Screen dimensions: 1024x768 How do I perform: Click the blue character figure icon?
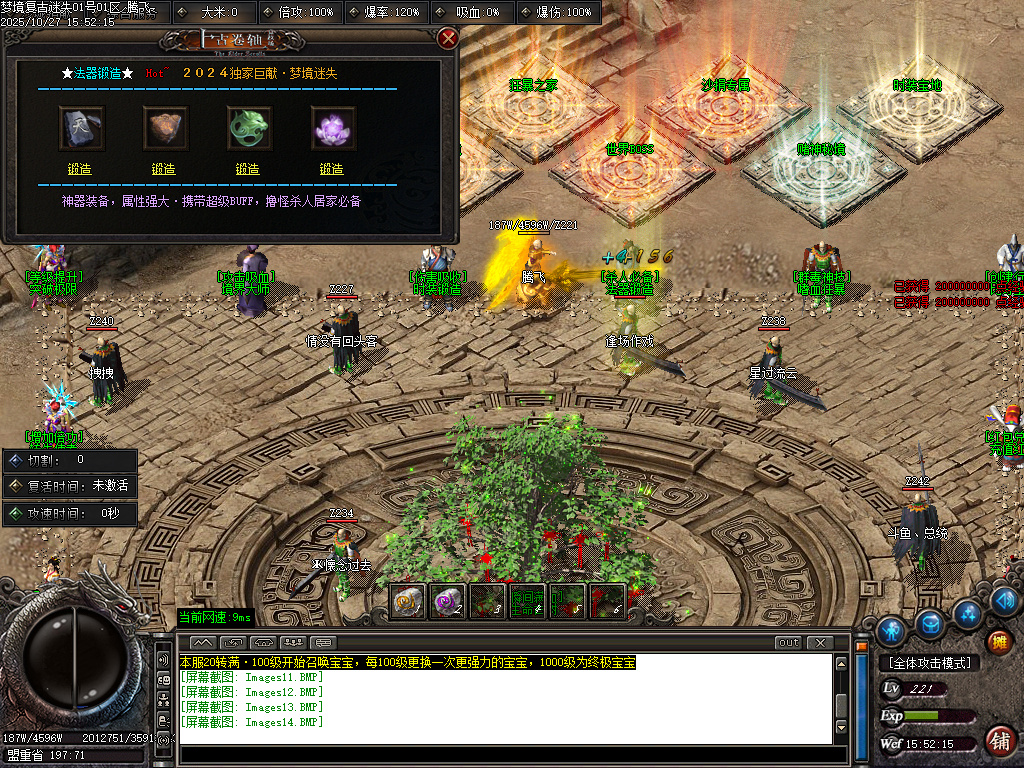click(x=890, y=630)
